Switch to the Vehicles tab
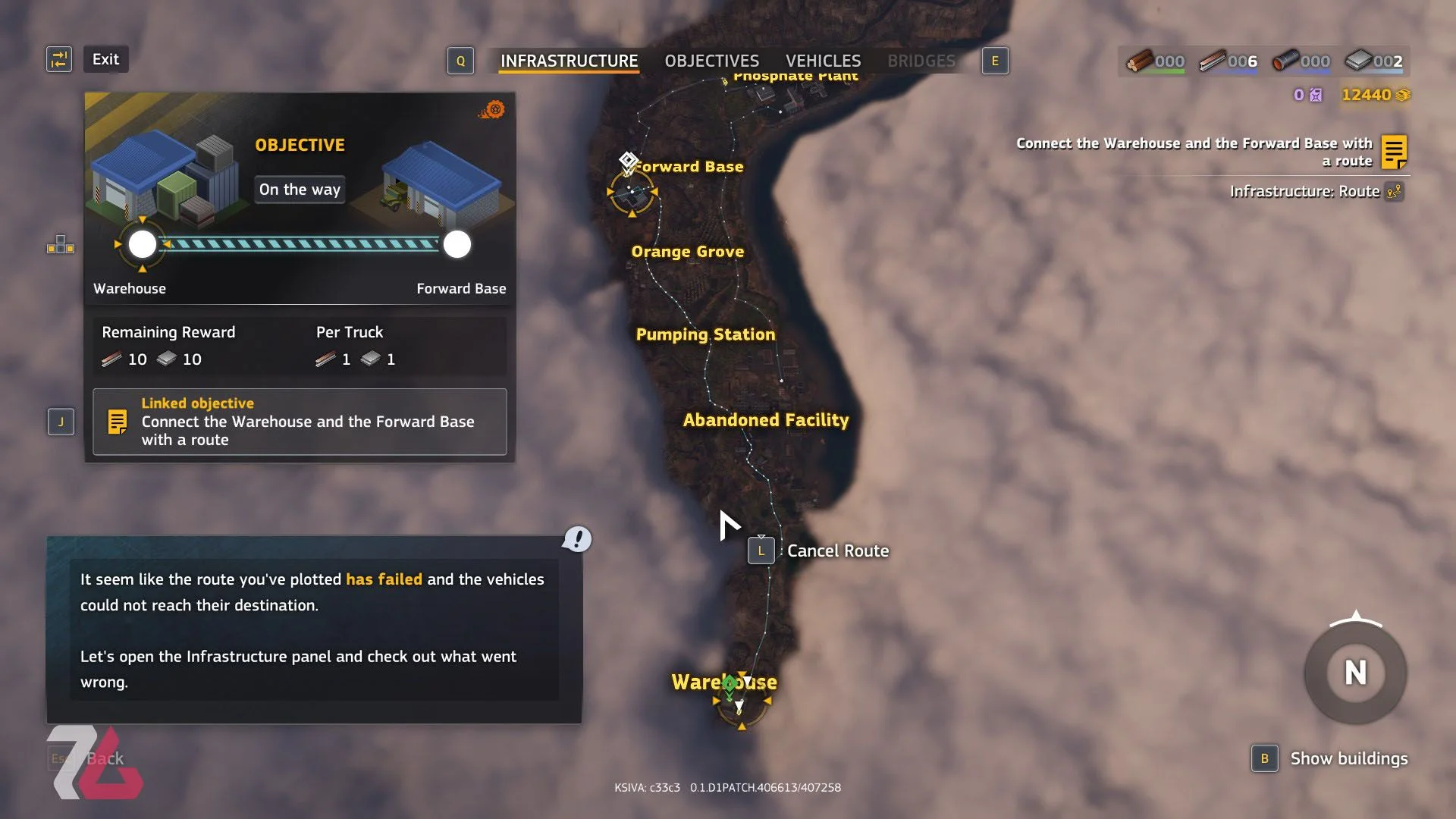 coord(823,61)
